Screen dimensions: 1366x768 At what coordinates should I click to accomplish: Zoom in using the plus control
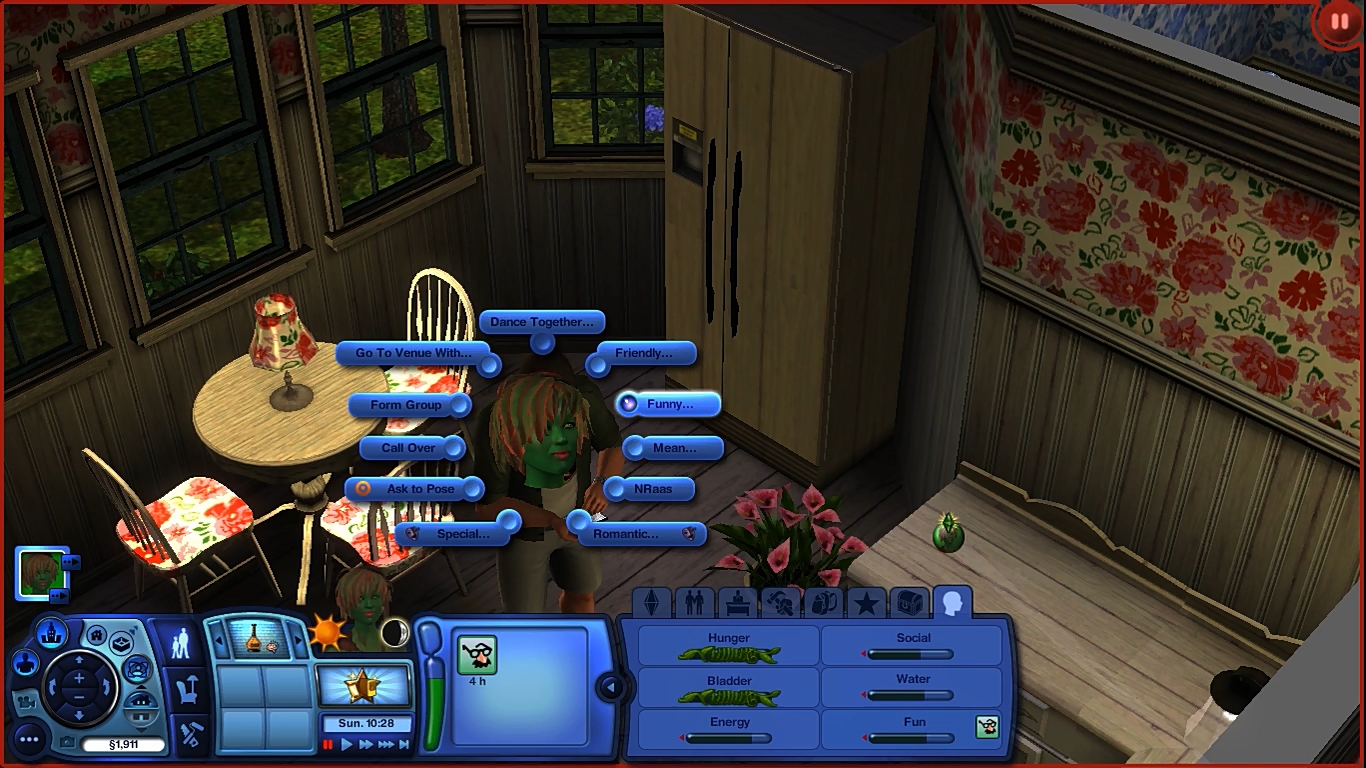point(78,677)
